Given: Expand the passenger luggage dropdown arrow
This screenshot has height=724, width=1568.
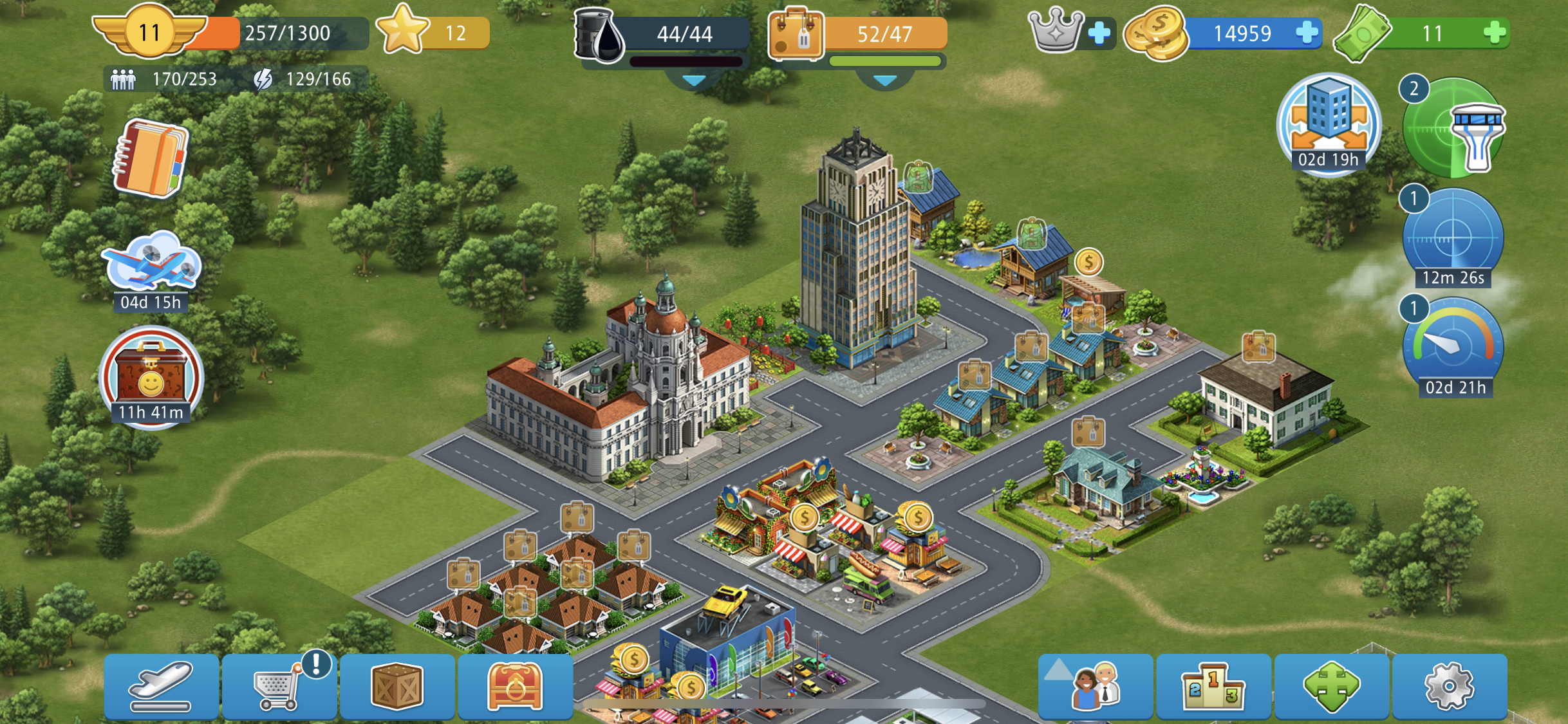Looking at the screenshot, I should click(x=885, y=80).
